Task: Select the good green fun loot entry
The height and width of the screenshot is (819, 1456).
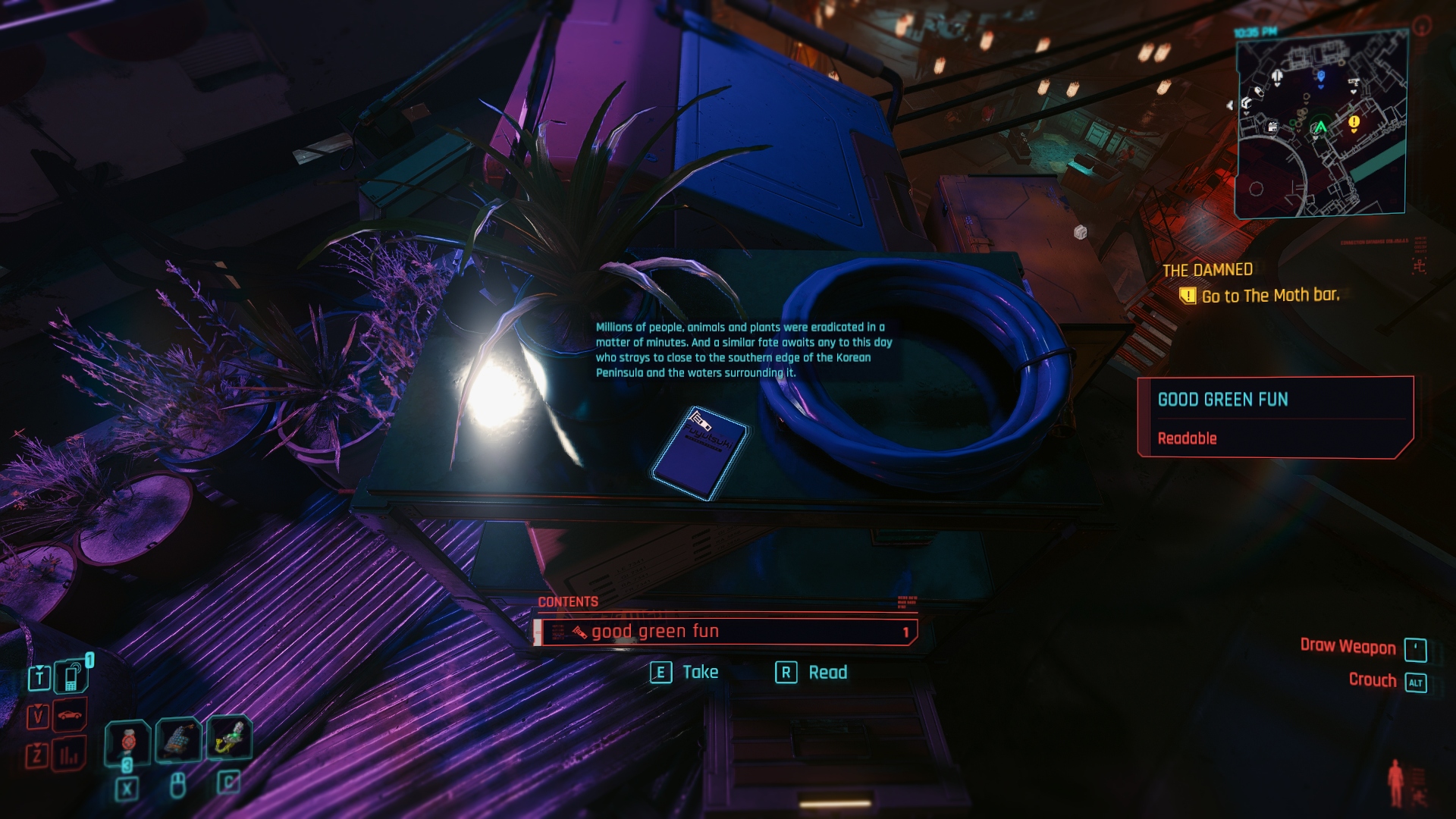Action: coord(725,632)
